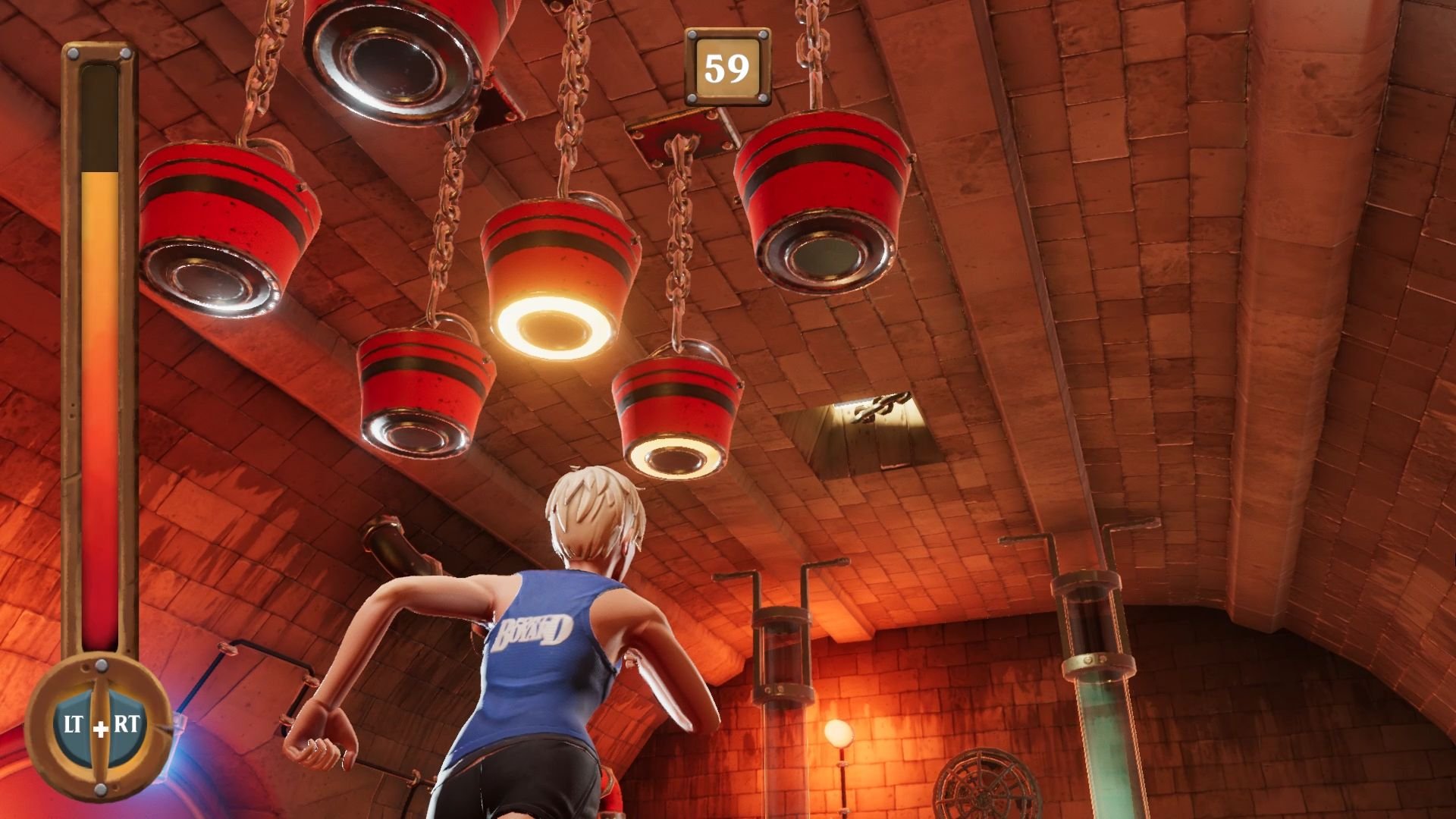Click the thermometer heat gauge
The image size is (1456, 819).
99,356
